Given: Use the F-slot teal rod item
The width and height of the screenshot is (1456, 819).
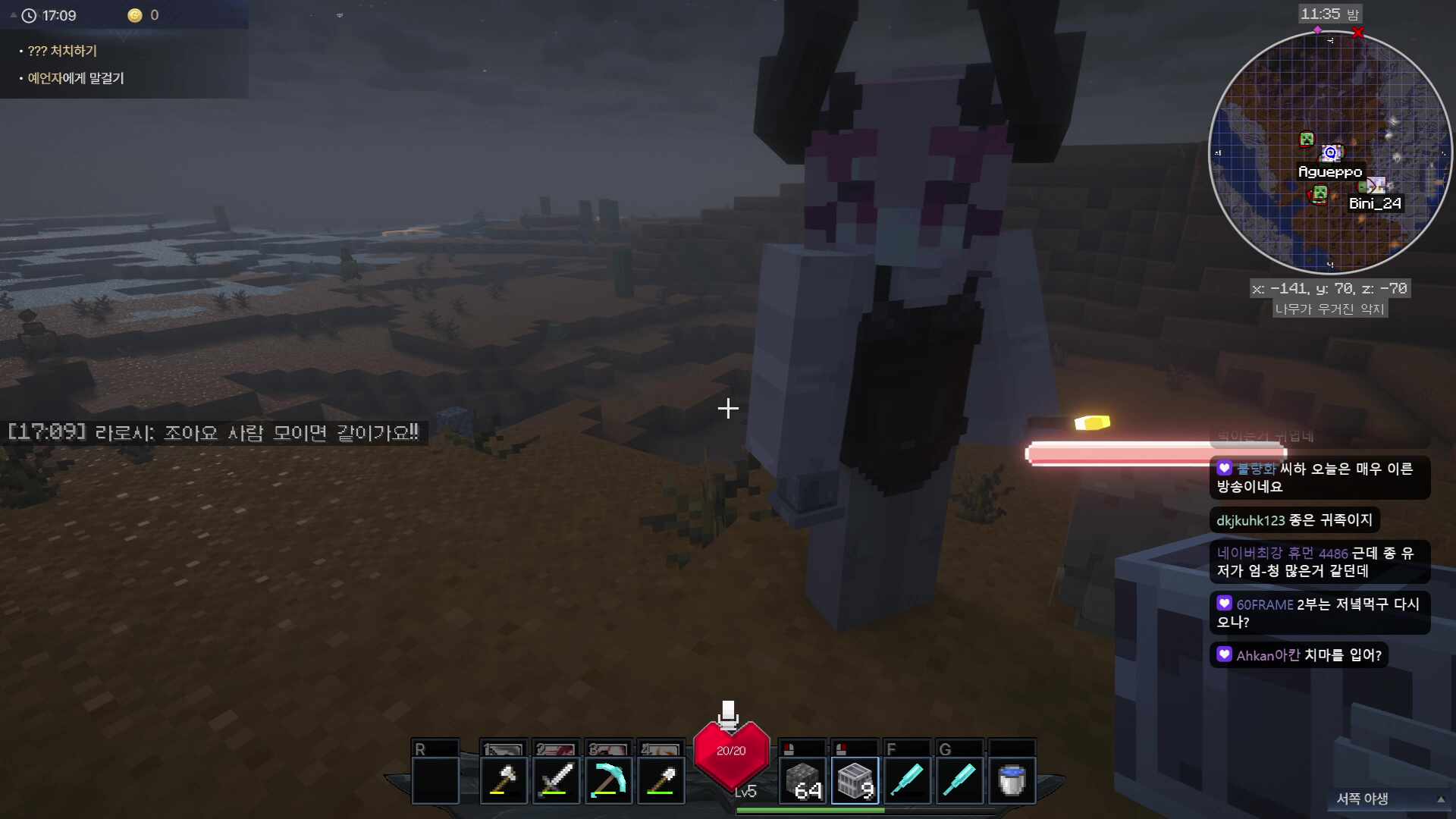Looking at the screenshot, I should coord(907,780).
